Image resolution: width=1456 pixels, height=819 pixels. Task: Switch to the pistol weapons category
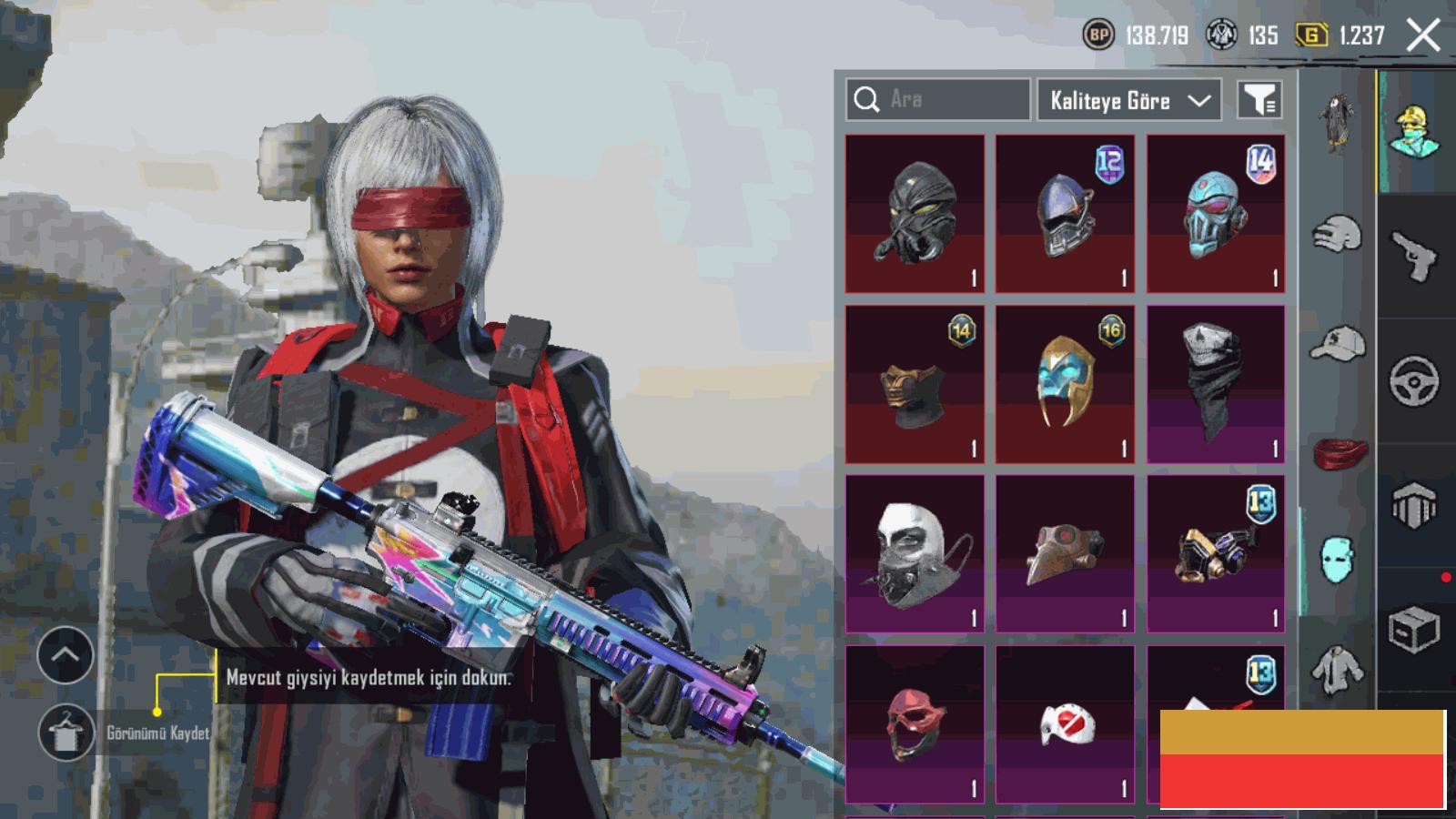coord(1414,256)
